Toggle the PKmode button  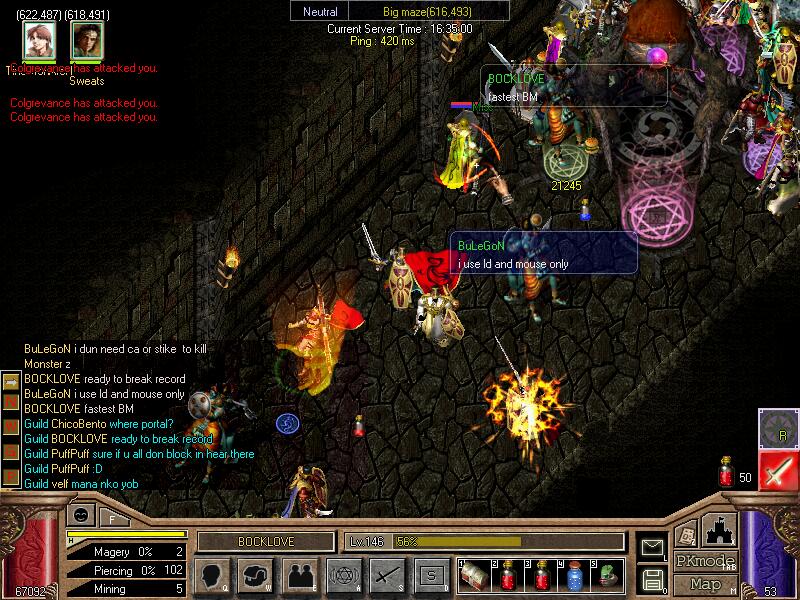(x=705, y=562)
